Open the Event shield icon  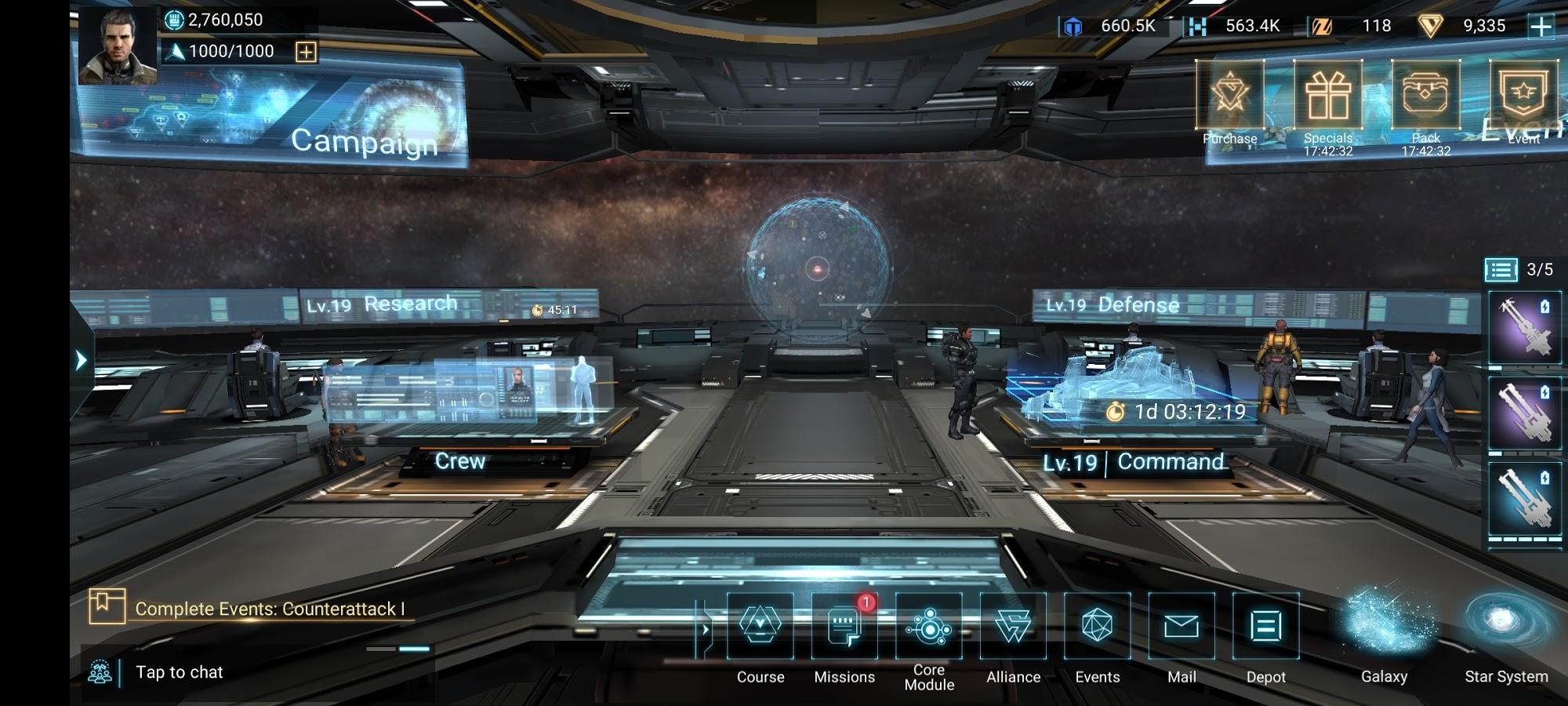pos(1523,96)
